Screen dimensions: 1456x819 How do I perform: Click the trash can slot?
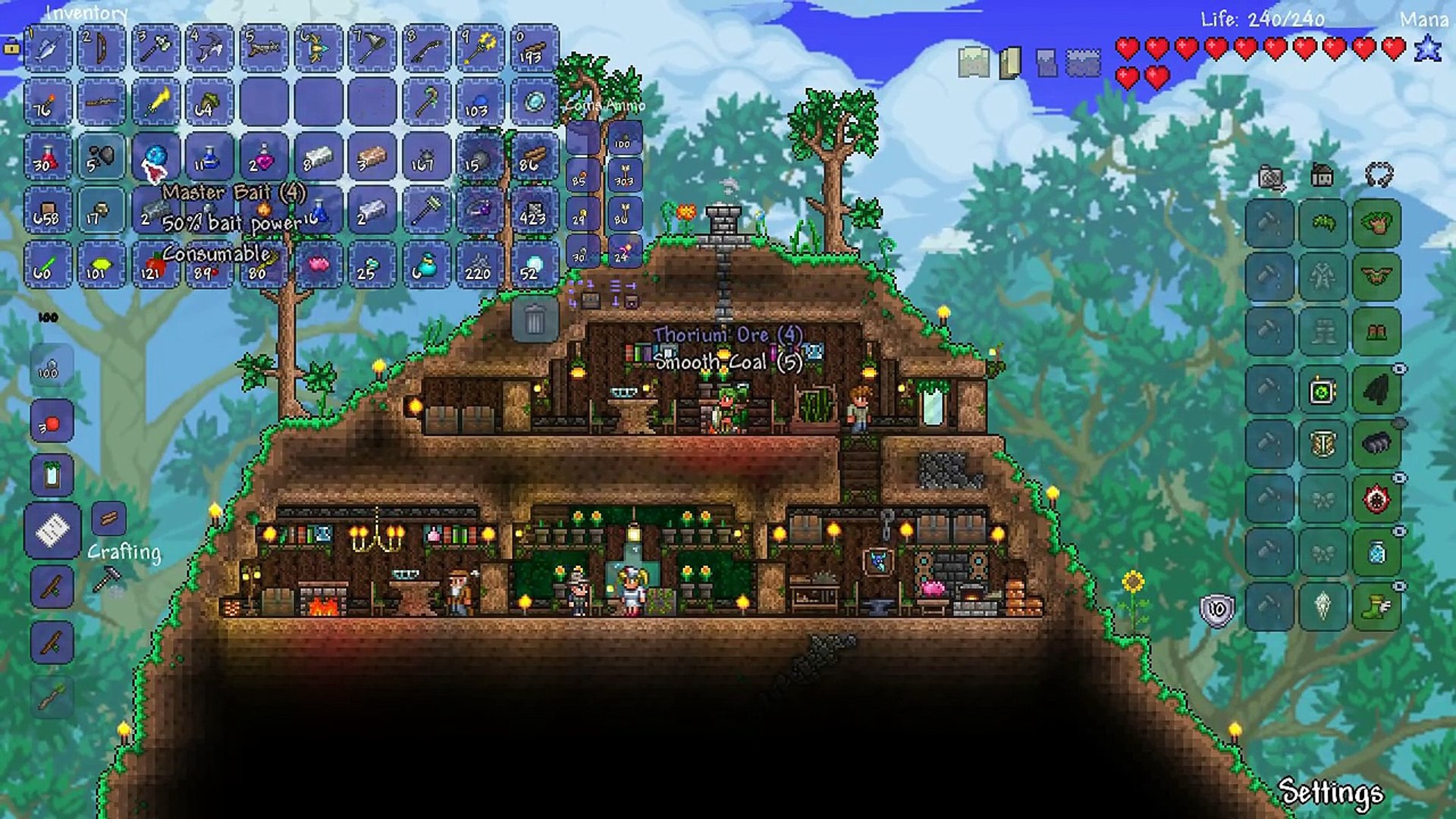[x=536, y=321]
